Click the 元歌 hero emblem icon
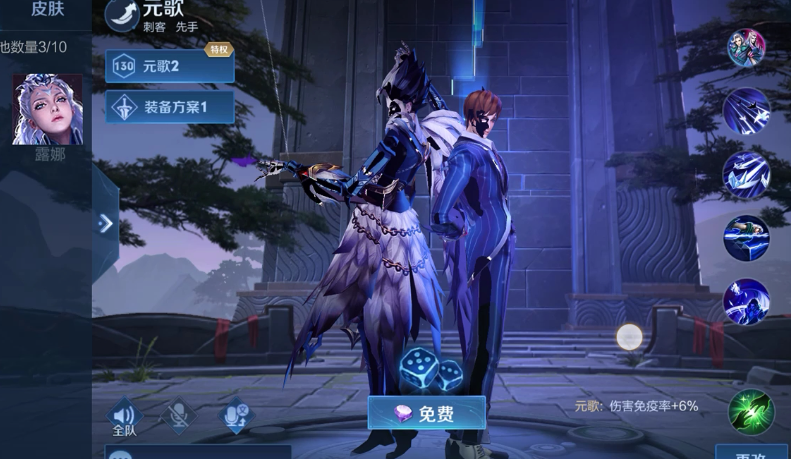 [x=122, y=13]
